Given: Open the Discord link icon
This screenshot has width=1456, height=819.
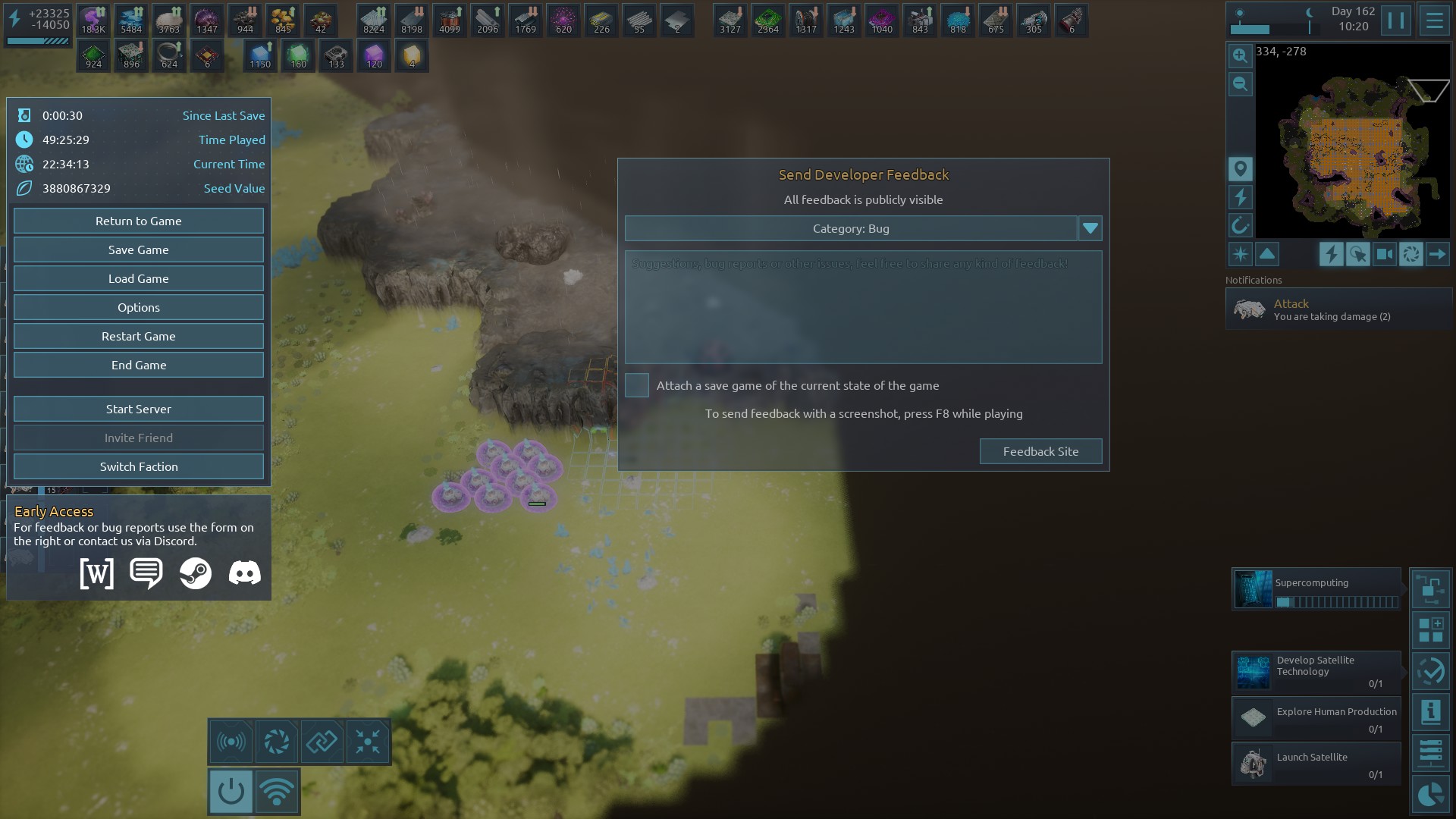Looking at the screenshot, I should click(244, 573).
